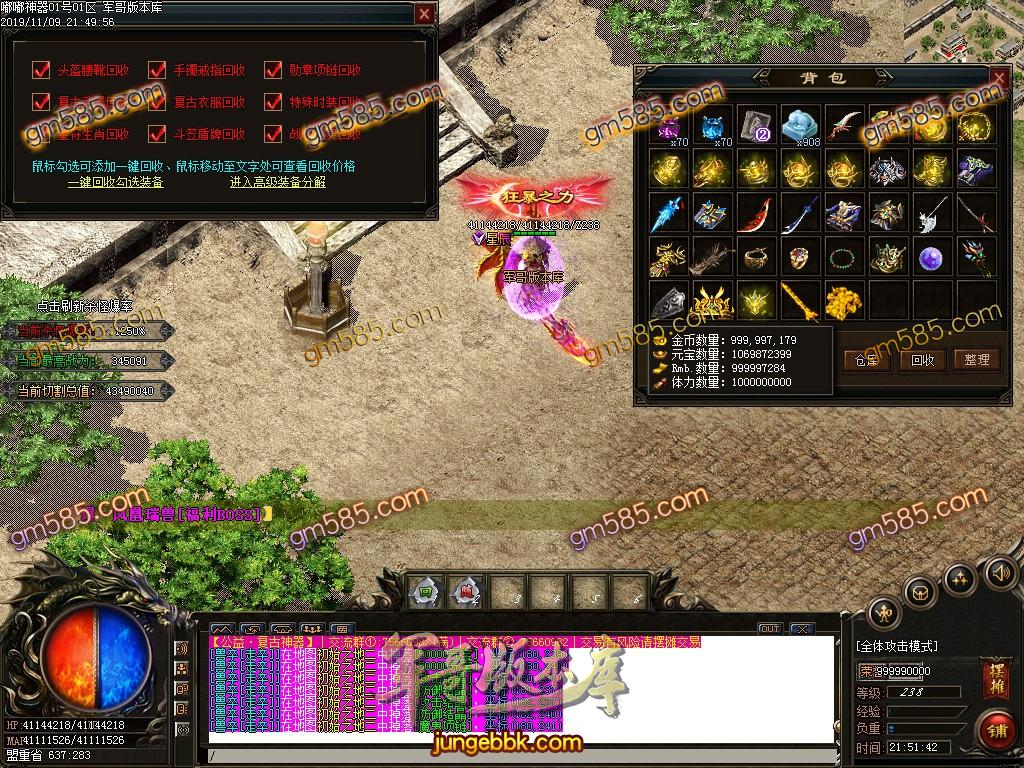Toggle the 手镯戒指回收 checkbox
This screenshot has width=1024, height=768.
coord(157,70)
